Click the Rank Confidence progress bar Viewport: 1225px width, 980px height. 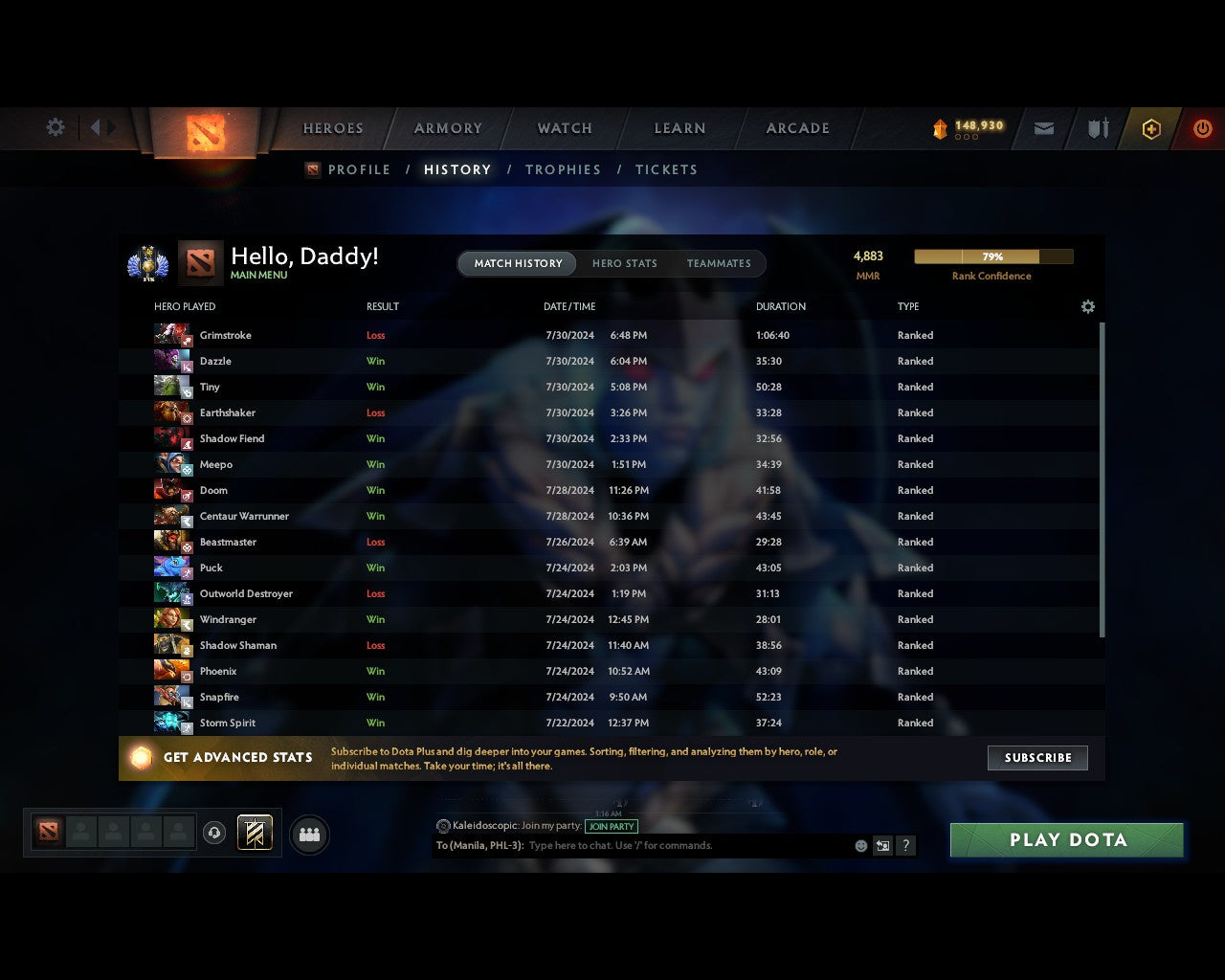(991, 256)
